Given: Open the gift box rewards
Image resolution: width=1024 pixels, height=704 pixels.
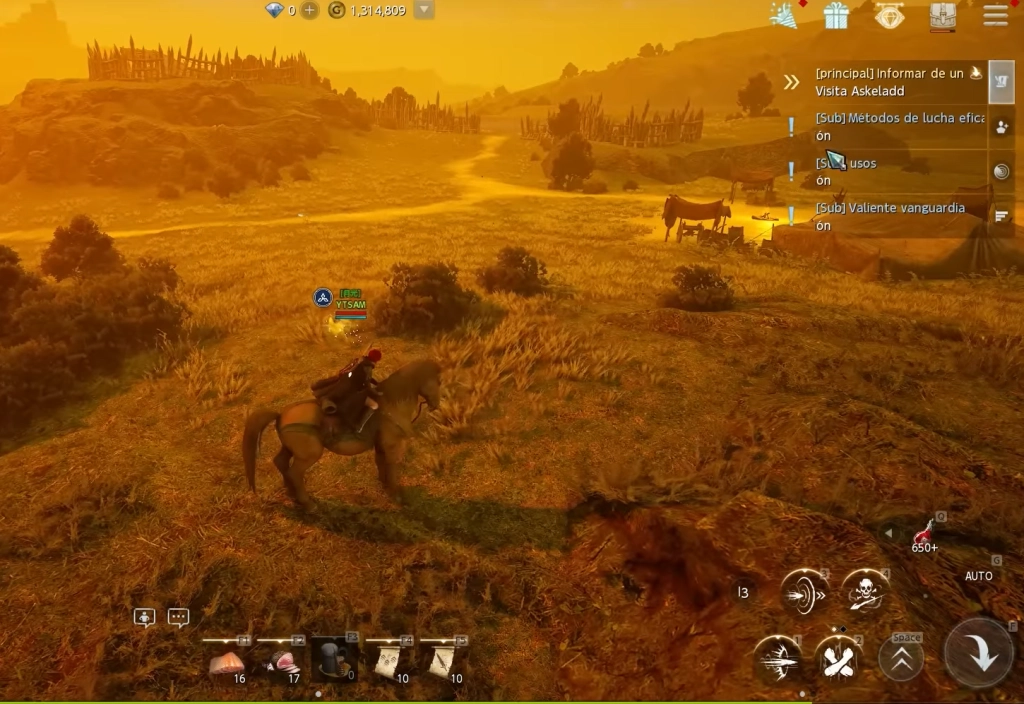Looking at the screenshot, I should point(836,16).
